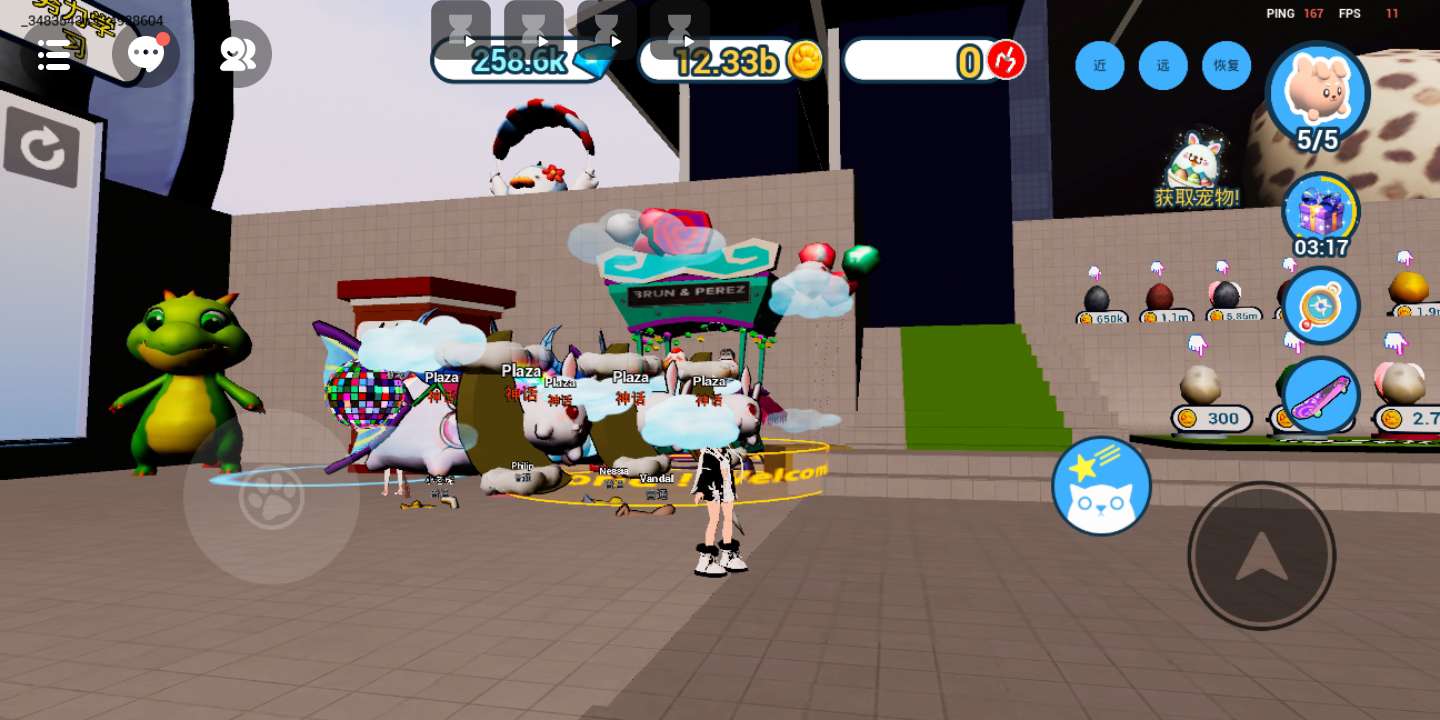This screenshot has height=720, width=1440.
Task: Click the gold paw coin counter
Action: click(x=730, y=61)
